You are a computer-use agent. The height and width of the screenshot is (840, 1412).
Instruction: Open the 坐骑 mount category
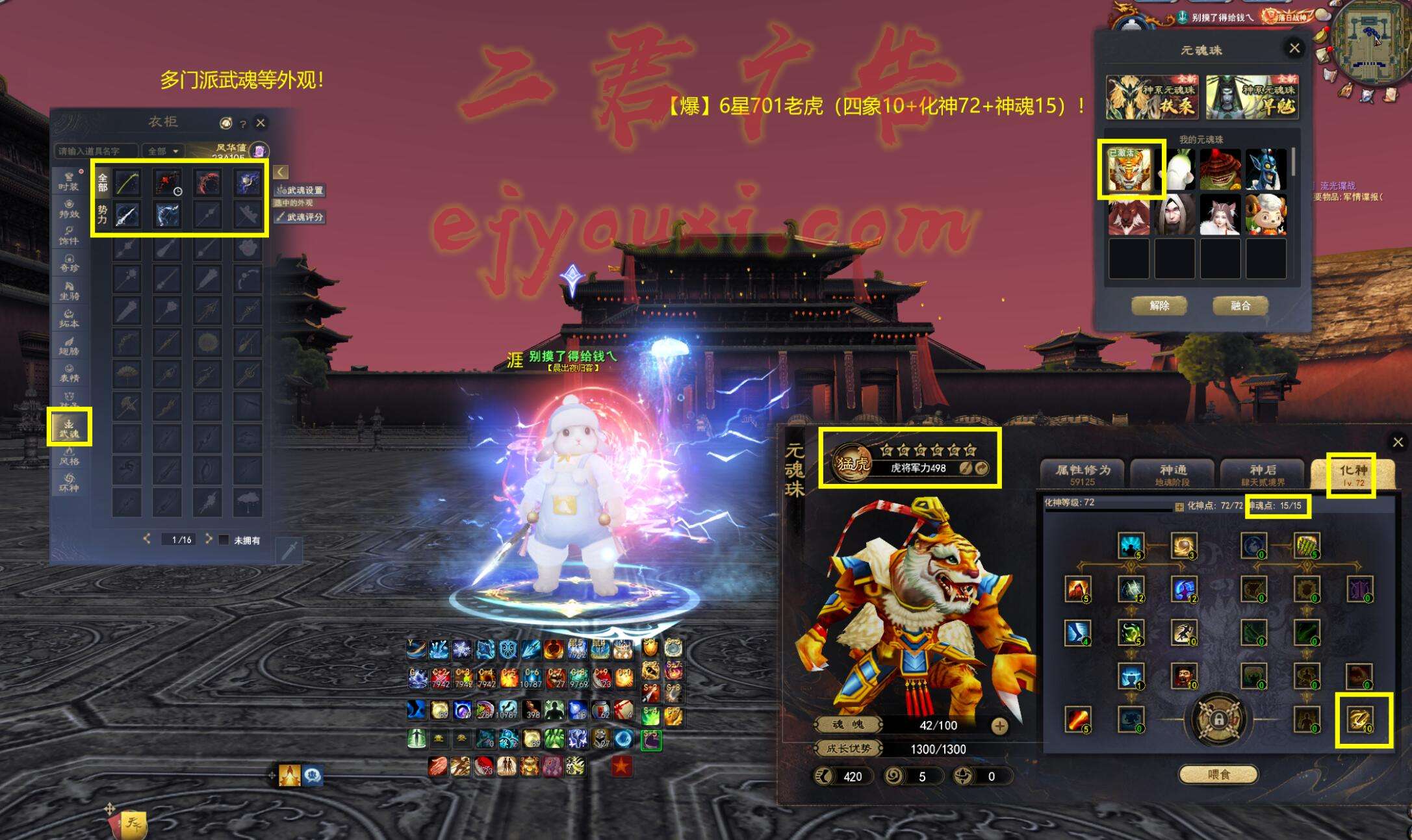click(69, 290)
